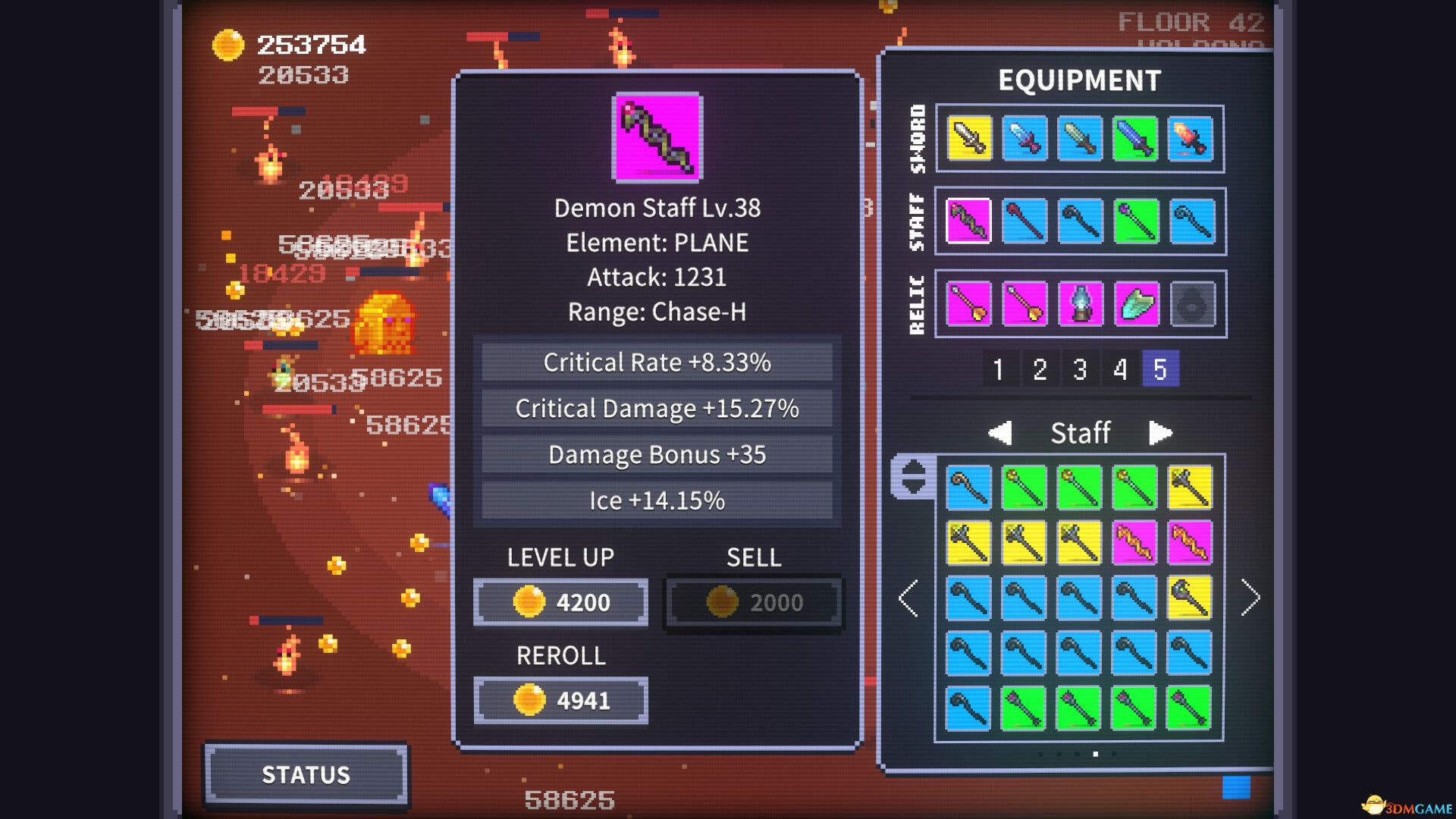Switch to equipment preset 3
This screenshot has height=819, width=1456.
1079,371
